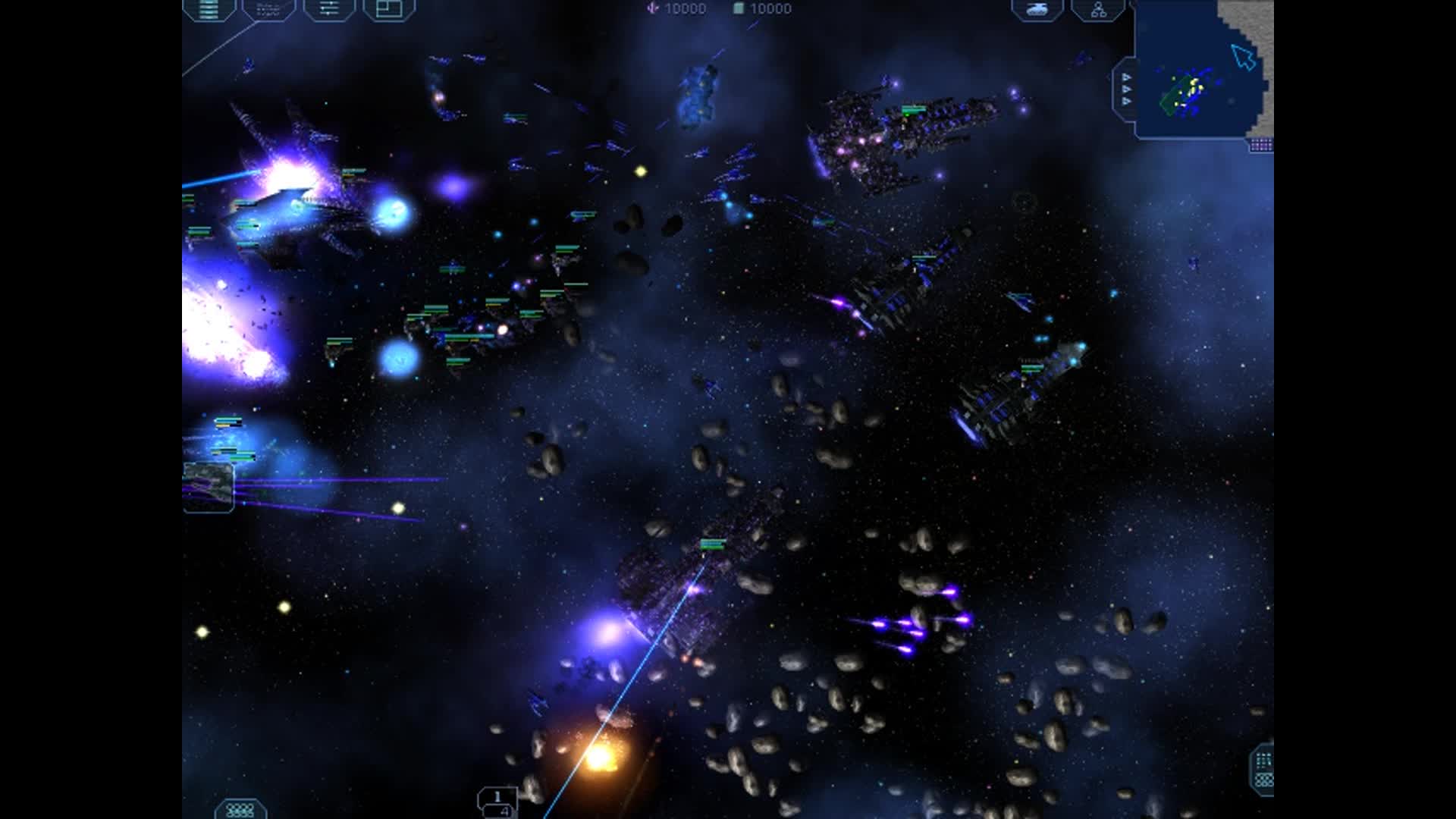The image size is (1456, 819).
Task: Select the personnel icon beside the tank icon
Action: (1098, 11)
